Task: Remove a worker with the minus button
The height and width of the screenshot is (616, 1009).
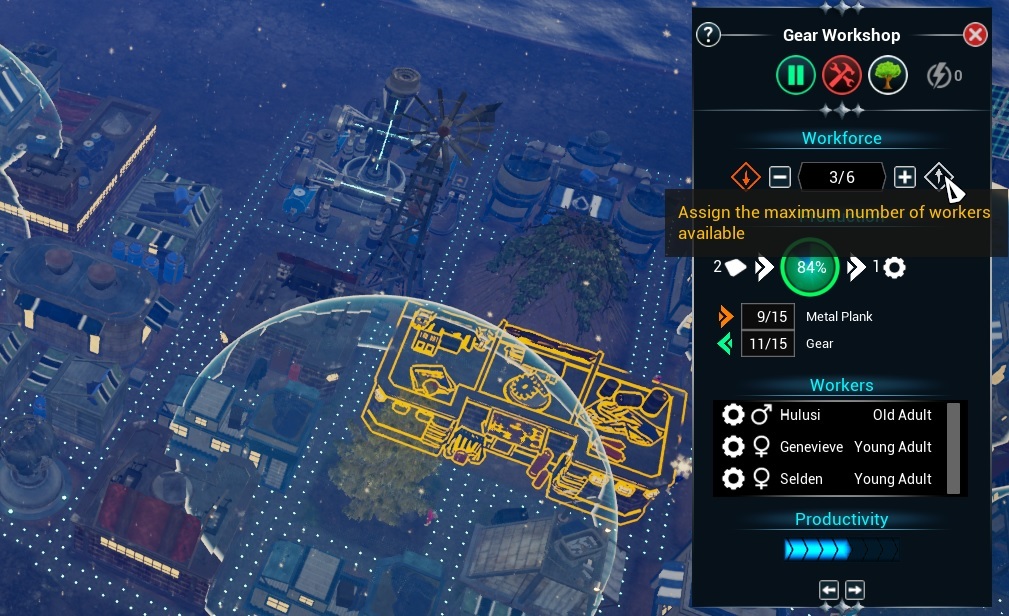Action: (x=780, y=177)
